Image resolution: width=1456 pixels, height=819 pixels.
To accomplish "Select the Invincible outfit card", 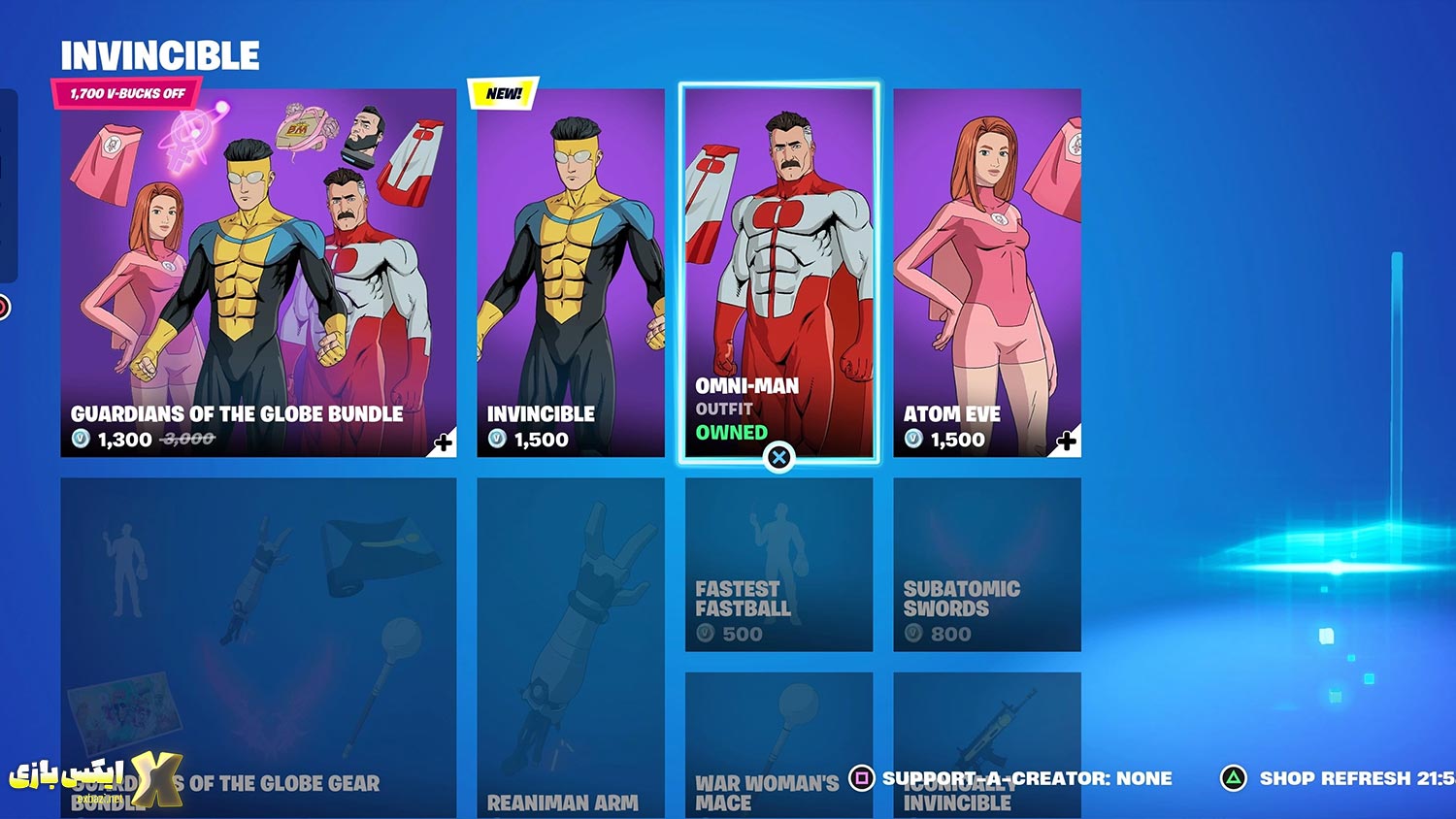I will 571,262.
